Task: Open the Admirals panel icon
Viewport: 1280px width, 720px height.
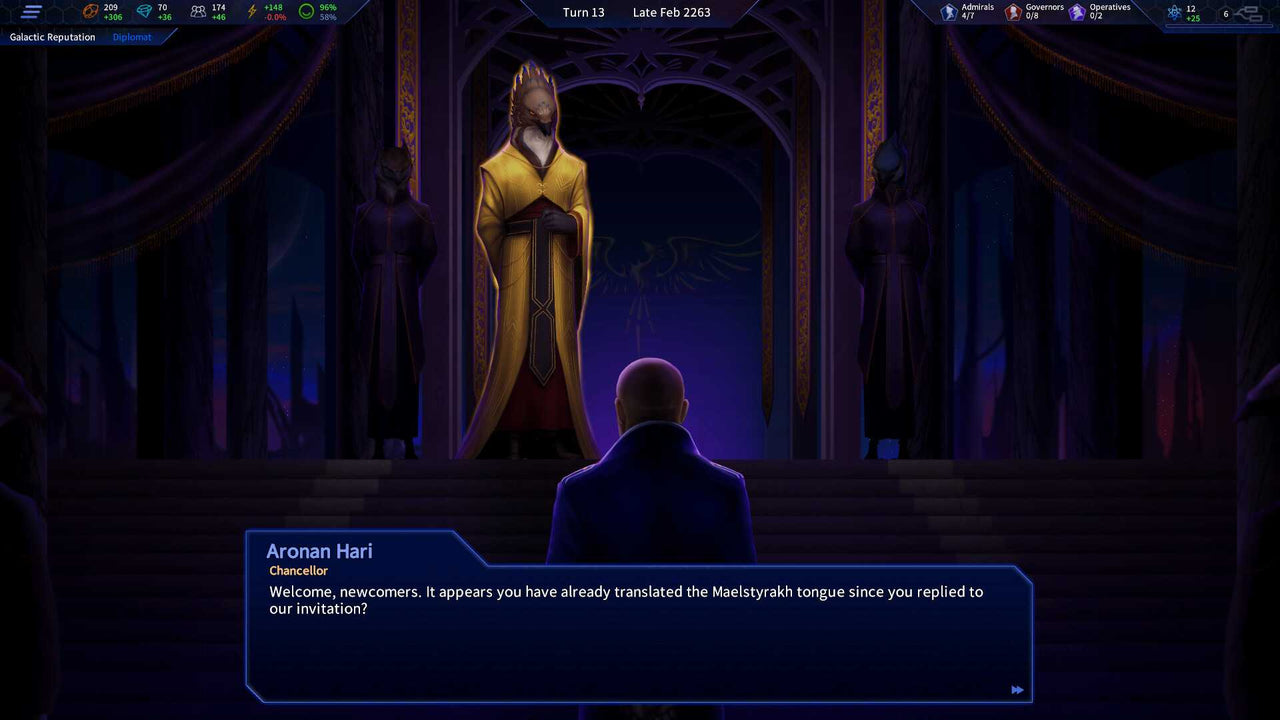Action: pos(948,11)
